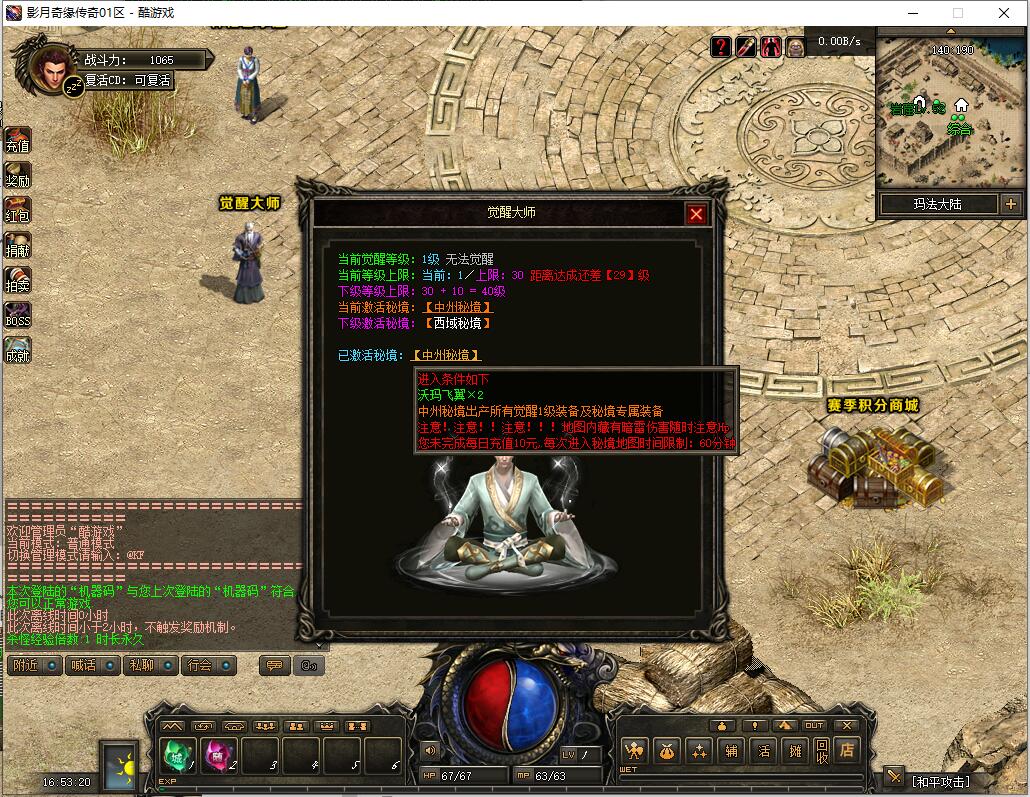
Task: Open the 回收 recycle button
Action: tap(821, 750)
